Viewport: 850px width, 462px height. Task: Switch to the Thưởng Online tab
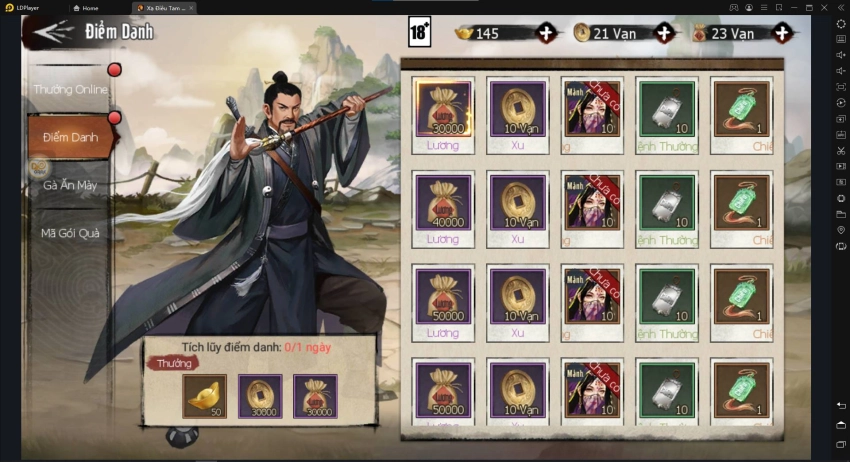pyautogui.click(x=70, y=89)
